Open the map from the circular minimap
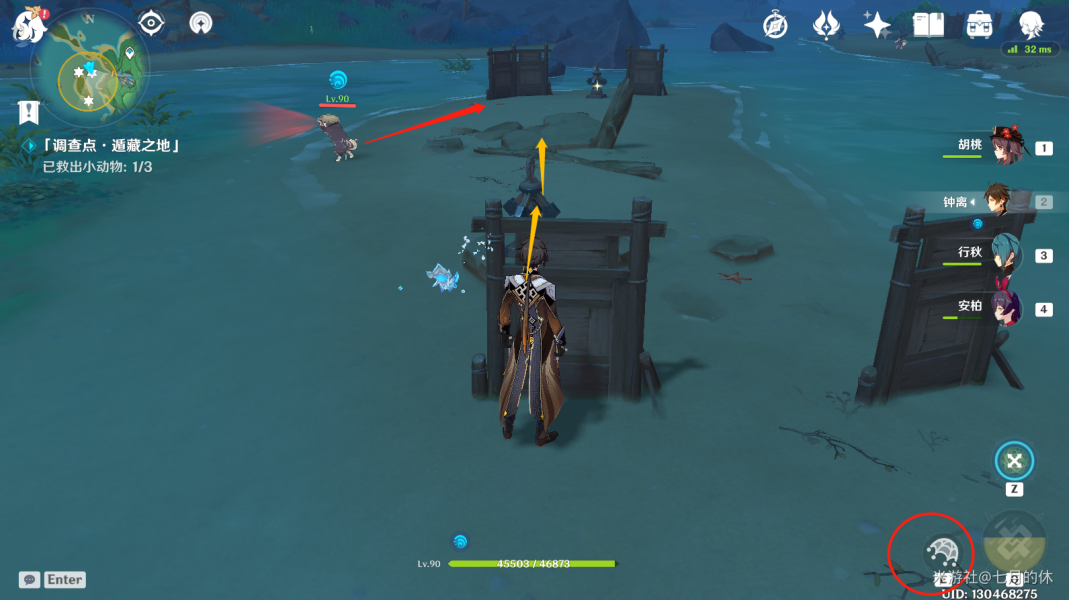Viewport: 1069px width, 600px height. (x=90, y=75)
